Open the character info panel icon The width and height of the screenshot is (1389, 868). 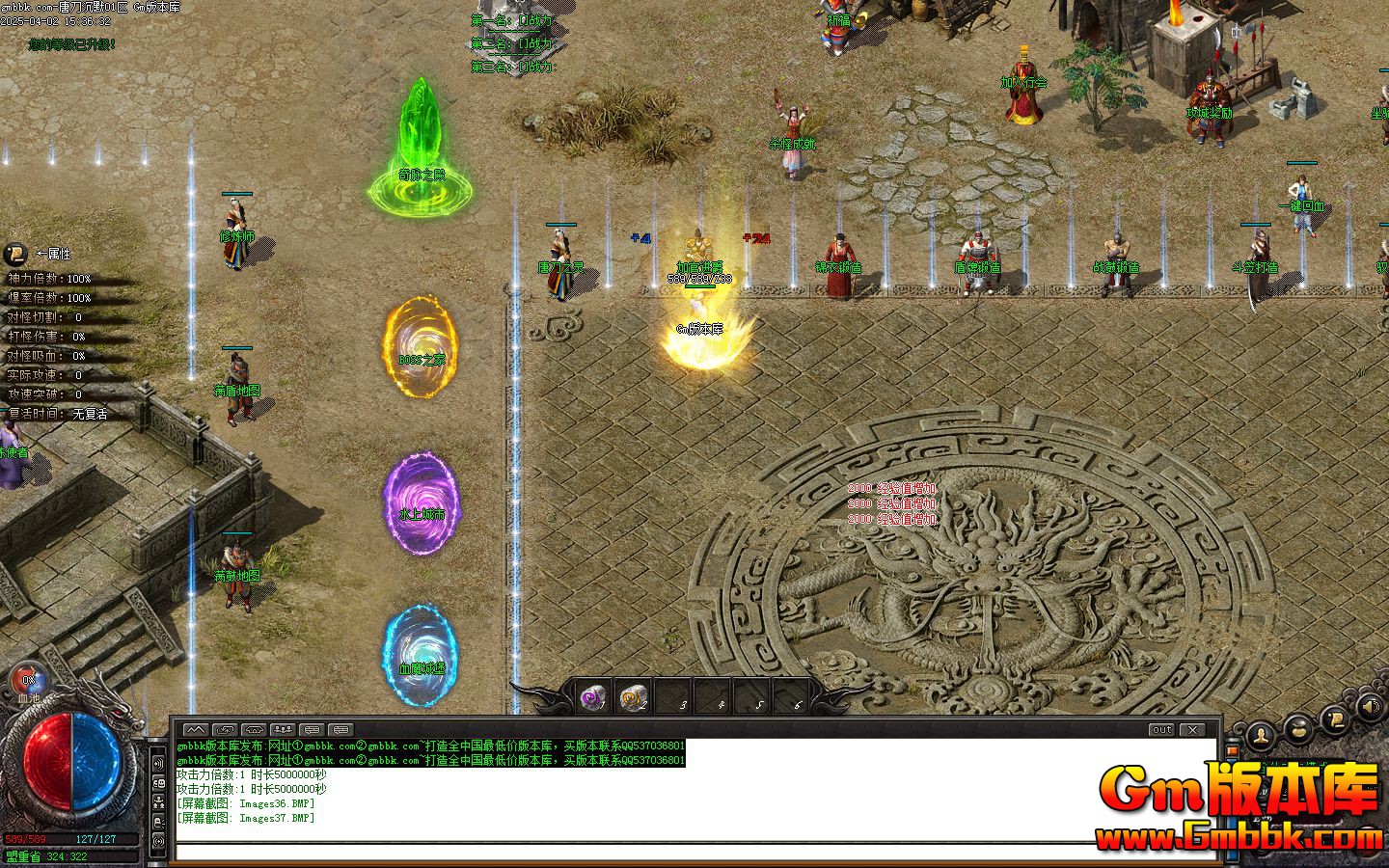pyautogui.click(x=1261, y=733)
